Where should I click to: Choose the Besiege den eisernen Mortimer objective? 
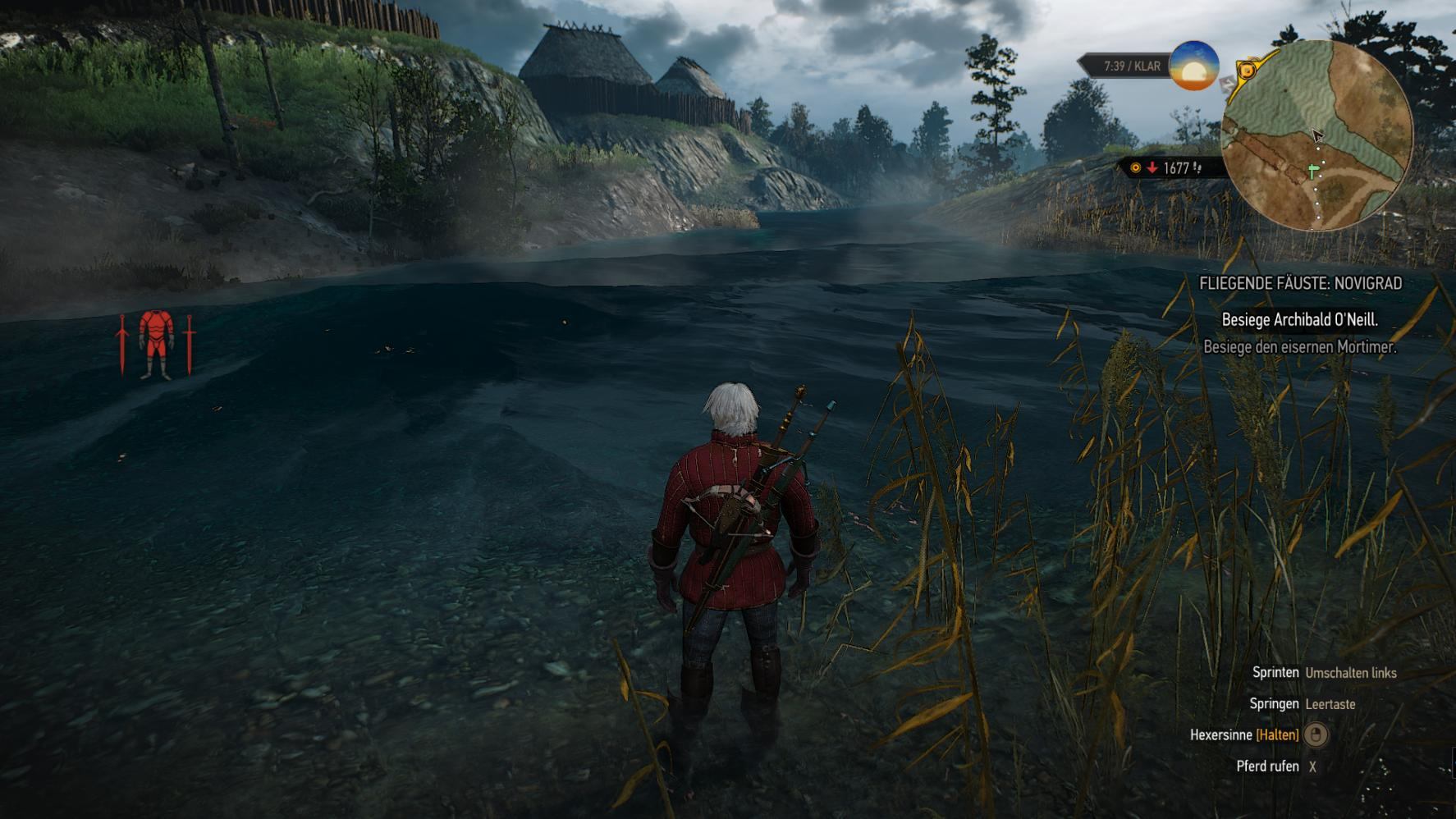coord(1299,347)
